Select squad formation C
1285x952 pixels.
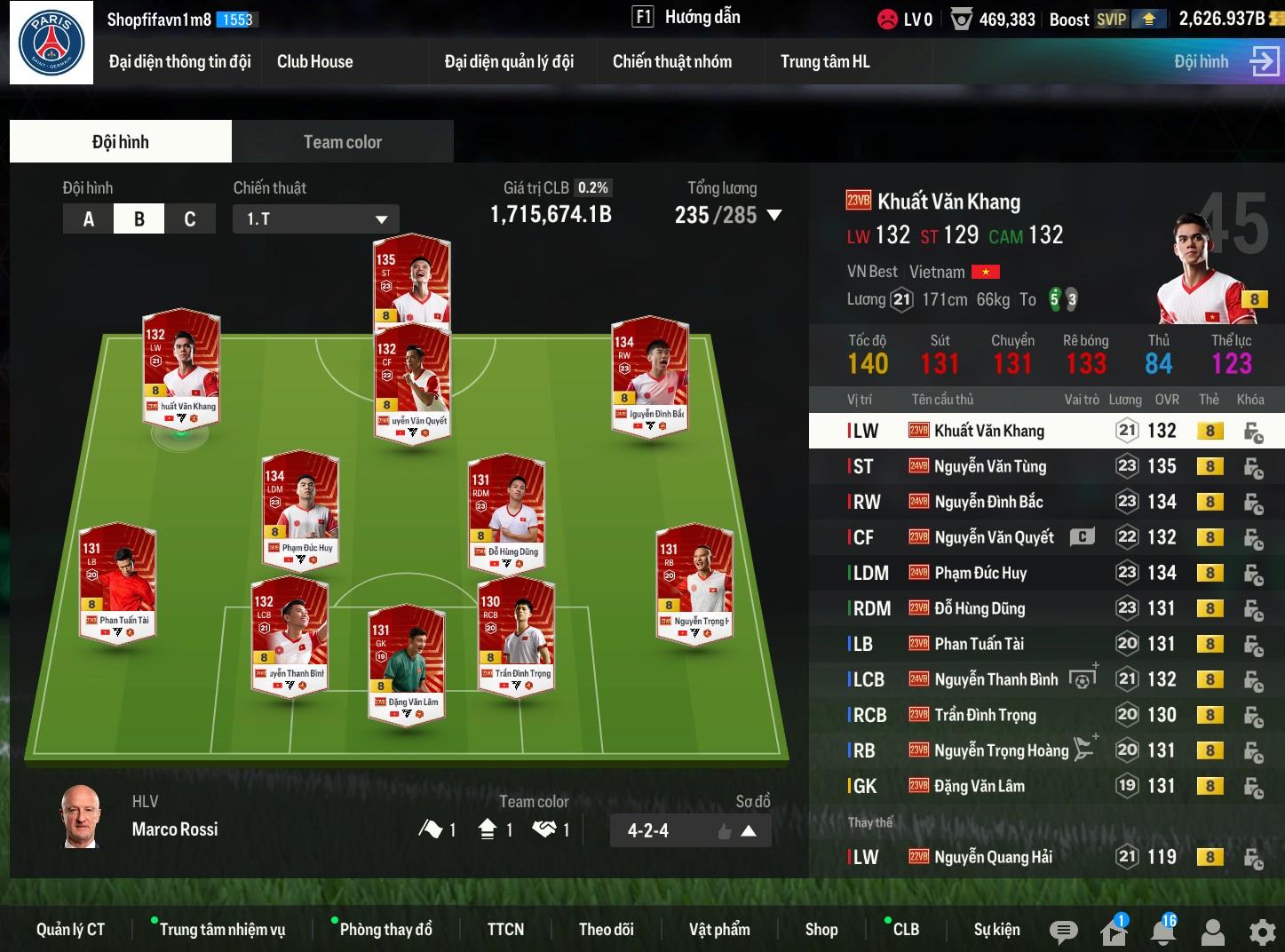189,219
